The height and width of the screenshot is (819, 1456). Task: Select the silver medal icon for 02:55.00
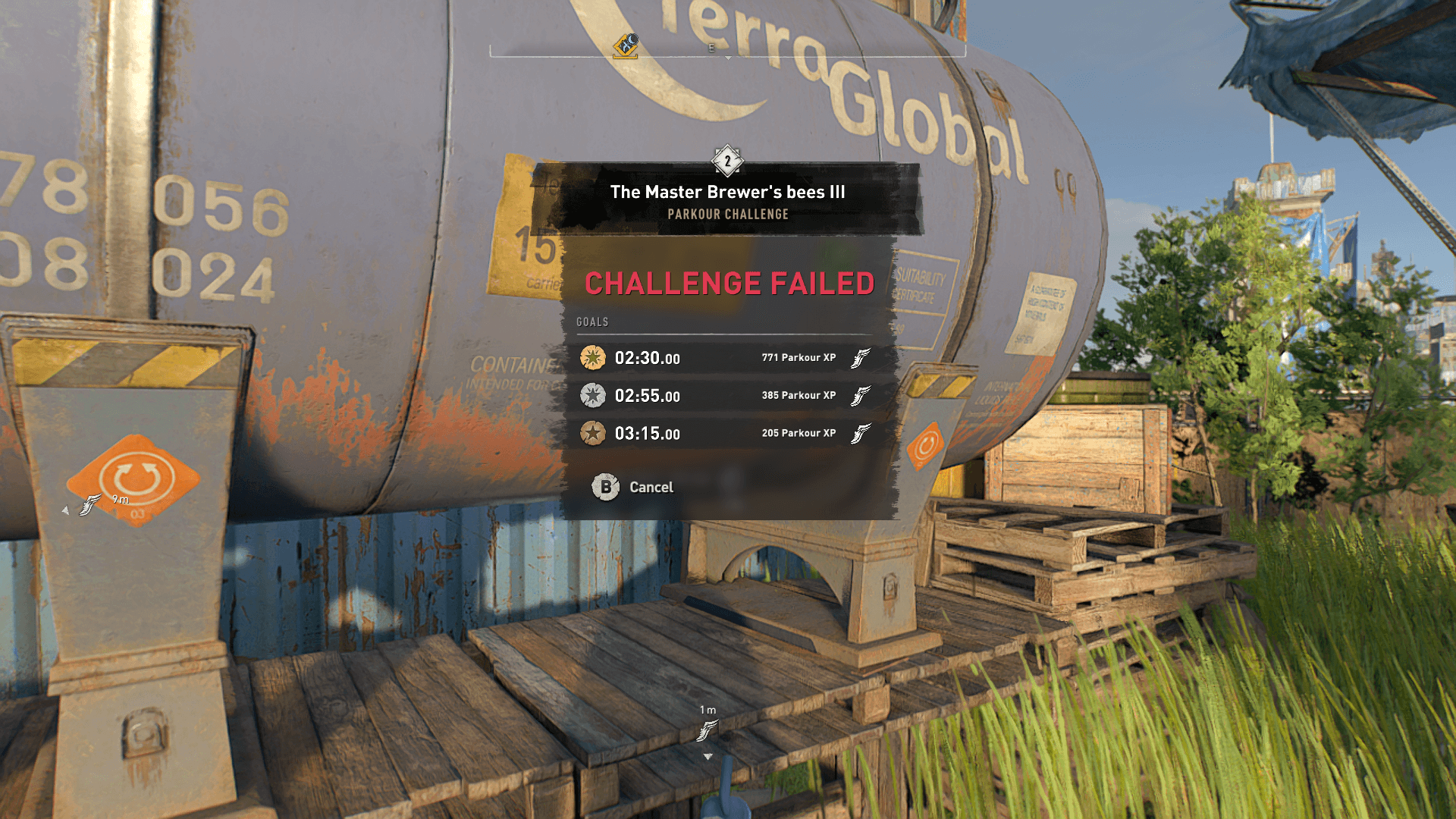[595, 395]
